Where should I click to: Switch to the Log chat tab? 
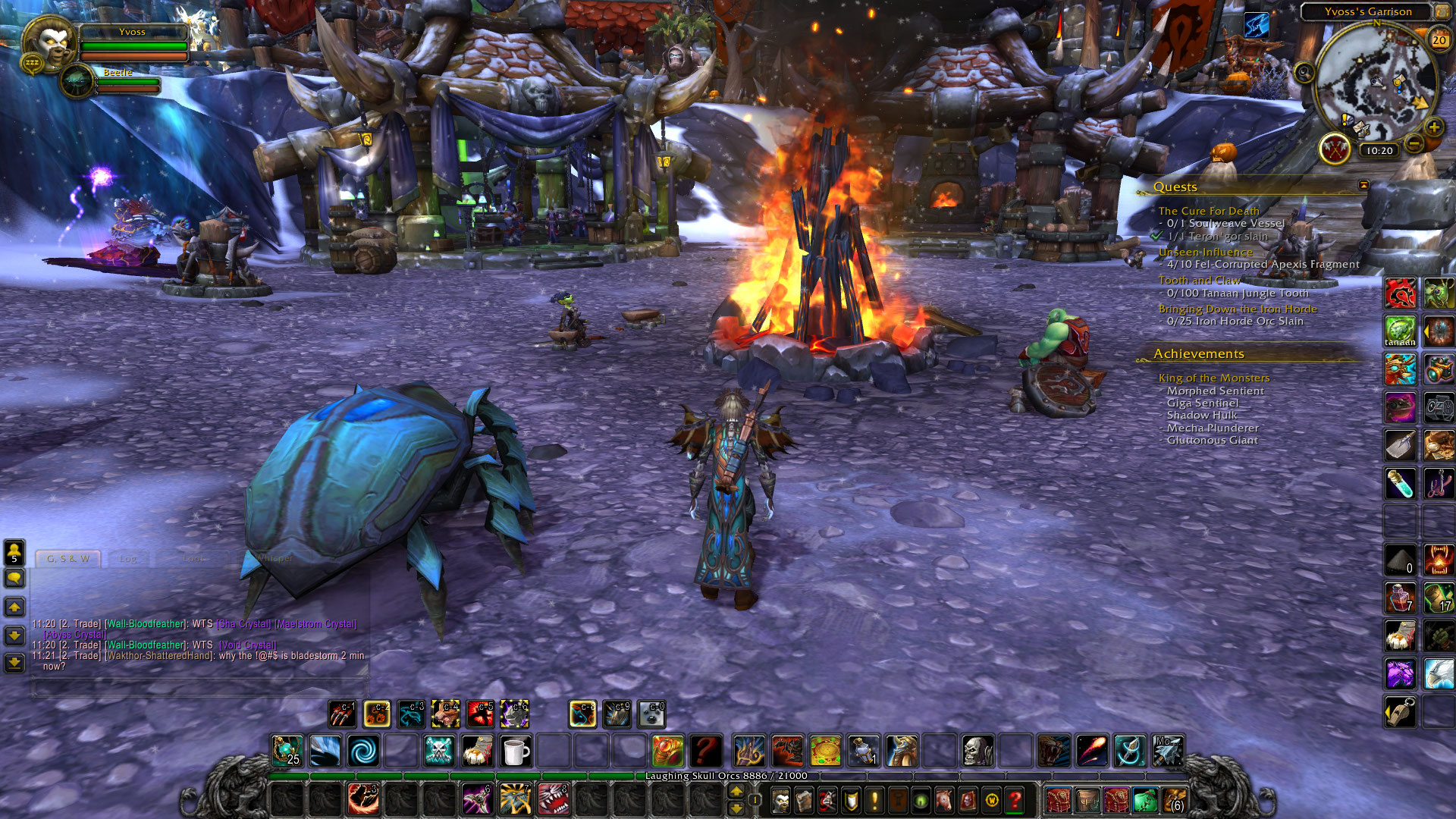[x=128, y=559]
